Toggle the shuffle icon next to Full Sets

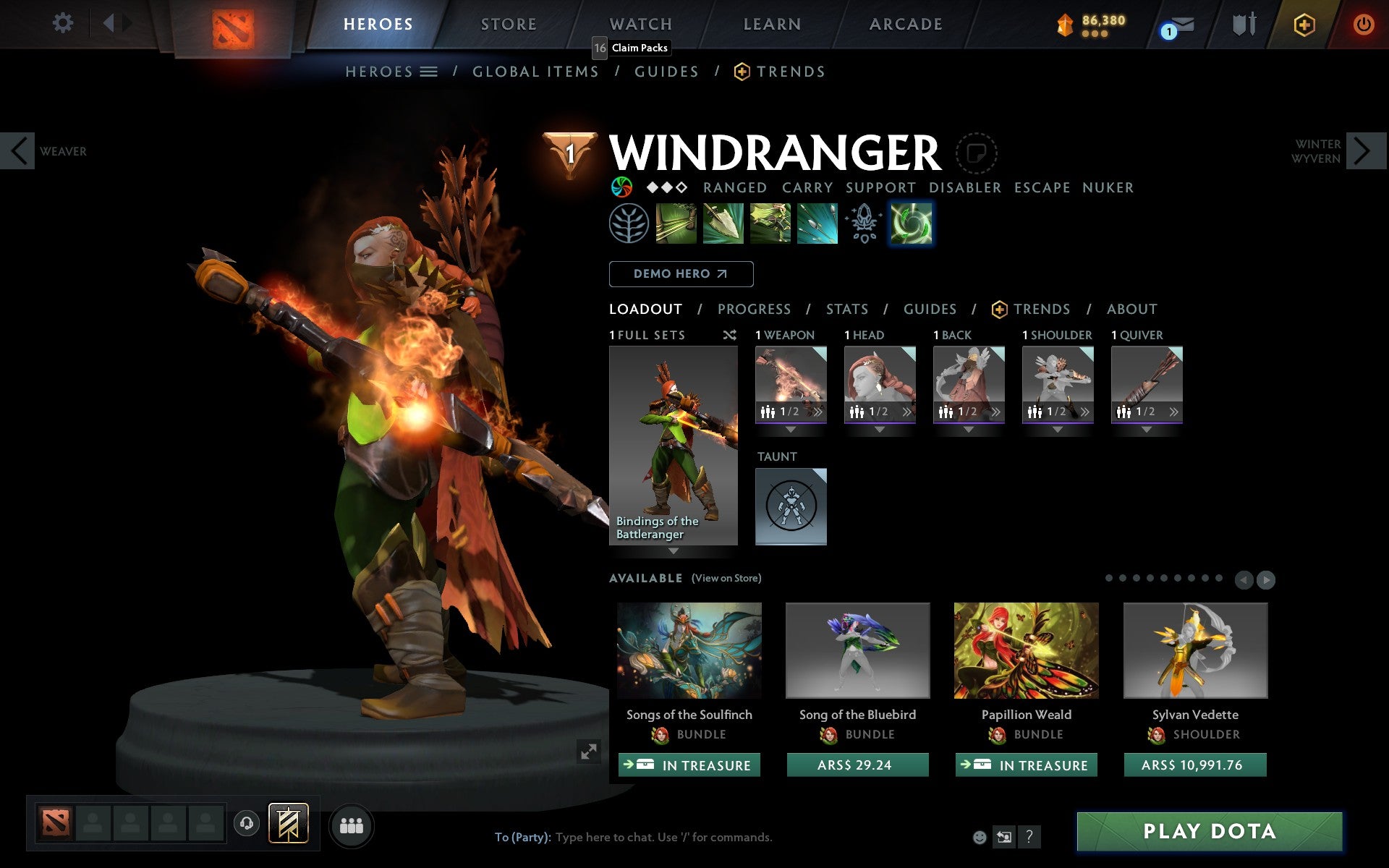730,335
